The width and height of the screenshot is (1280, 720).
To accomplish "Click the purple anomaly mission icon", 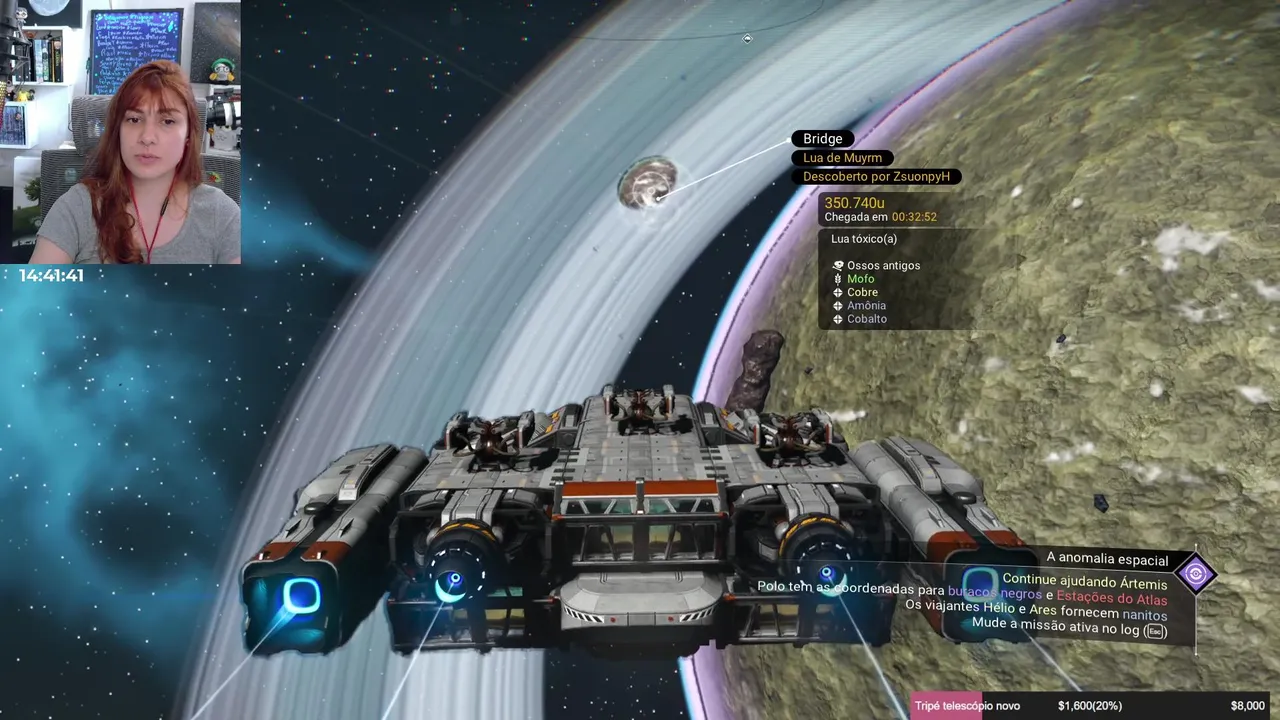I will [x=1195, y=574].
